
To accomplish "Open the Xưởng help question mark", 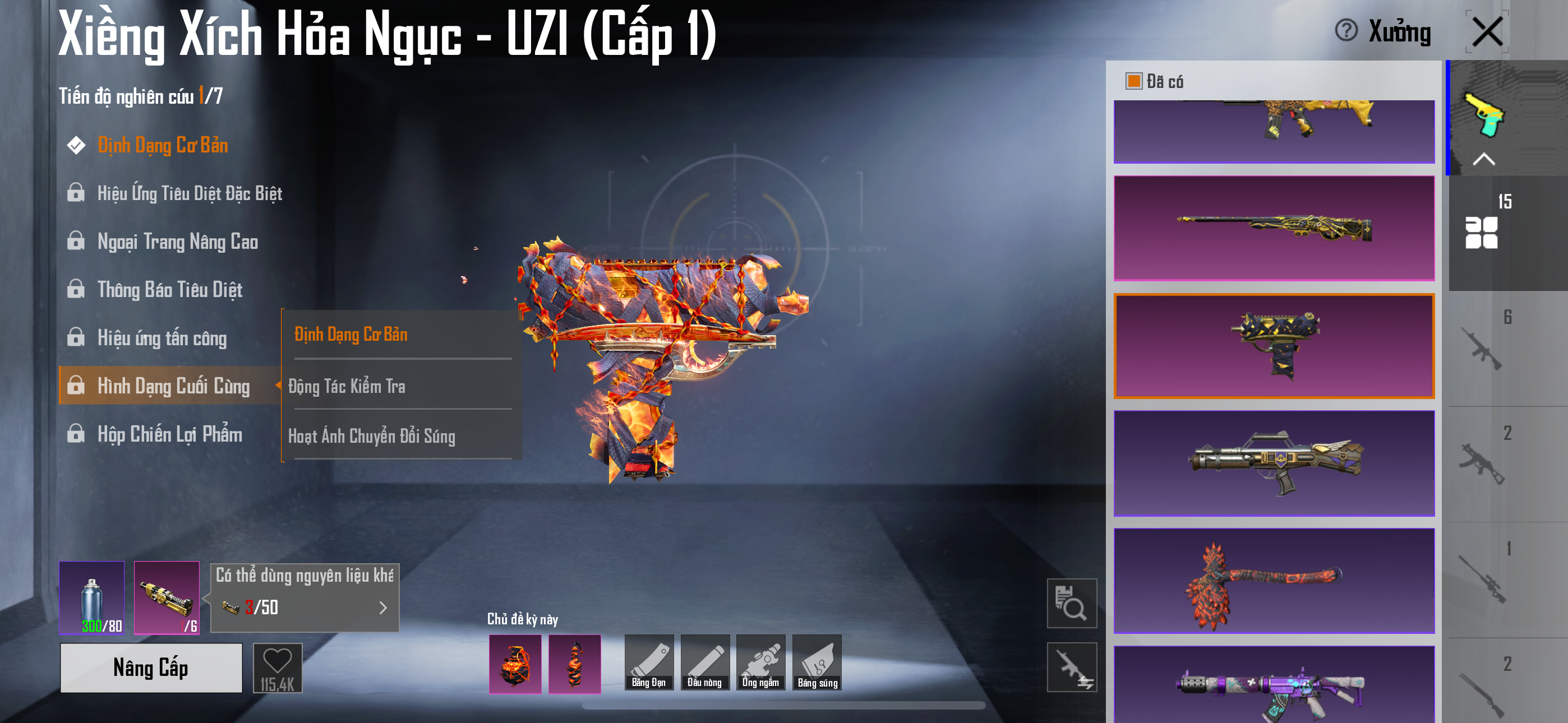I will point(1346,30).
